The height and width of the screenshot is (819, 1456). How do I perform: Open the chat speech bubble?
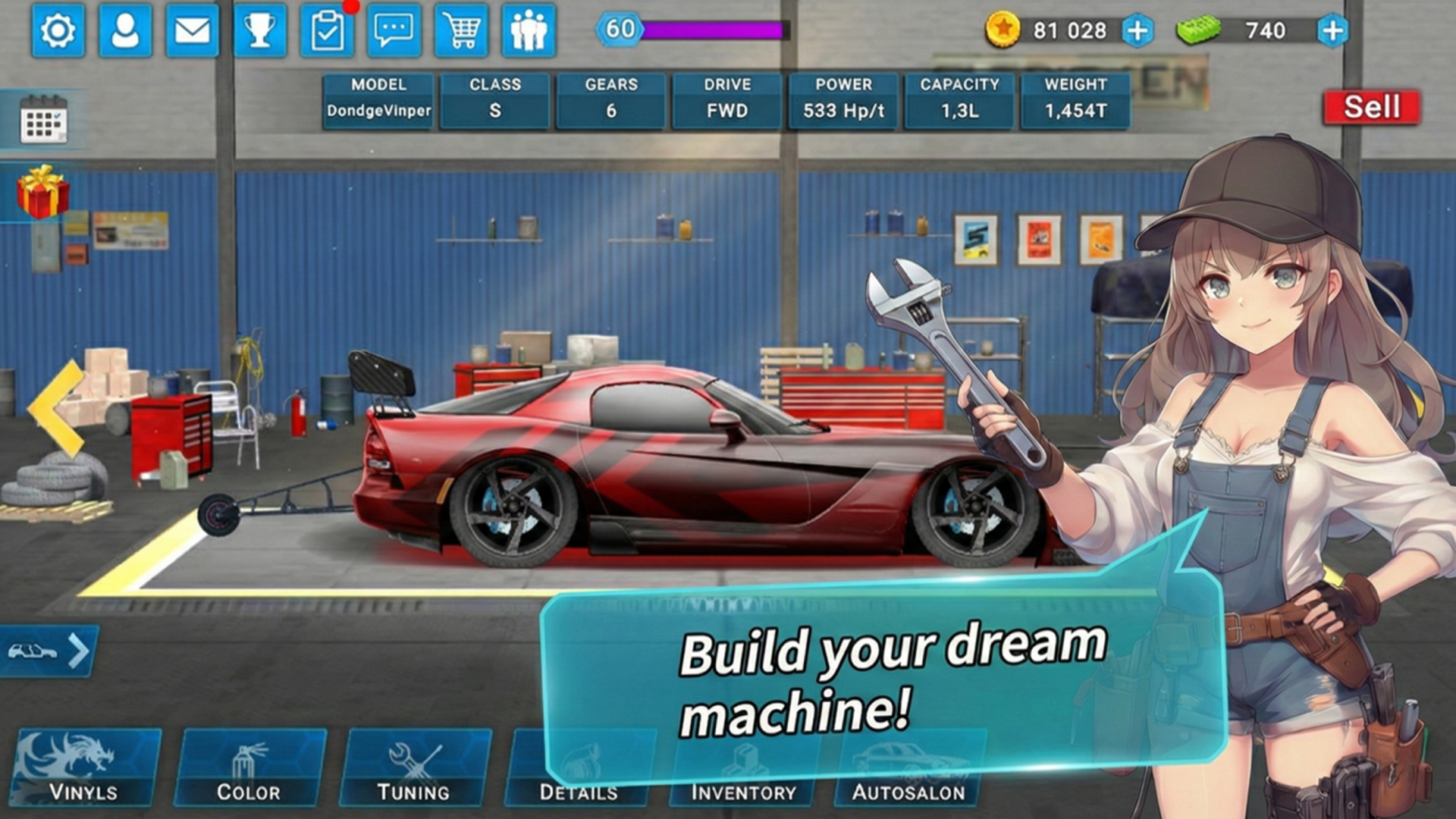394,31
